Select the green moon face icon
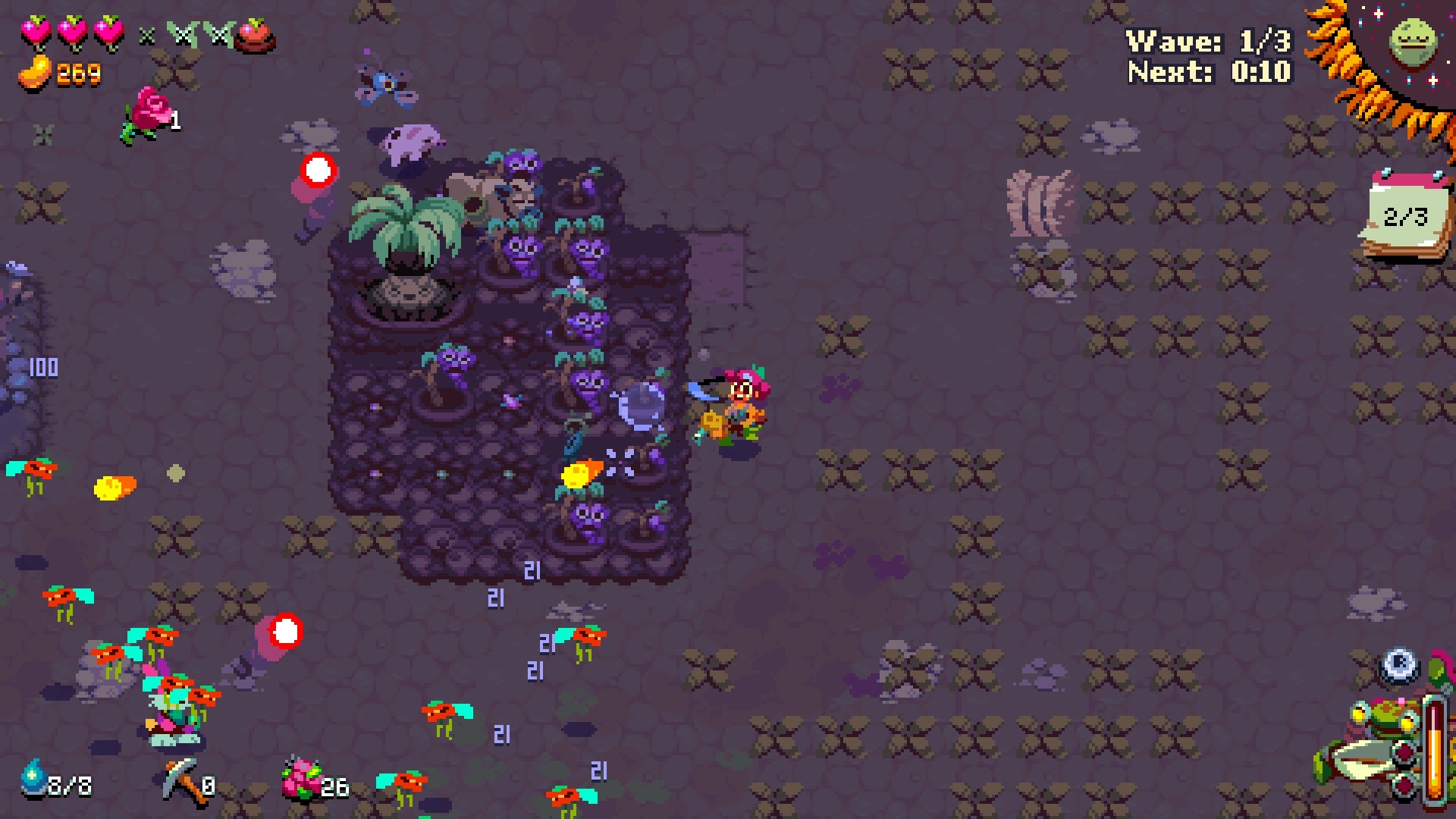Image resolution: width=1456 pixels, height=819 pixels. (1414, 42)
